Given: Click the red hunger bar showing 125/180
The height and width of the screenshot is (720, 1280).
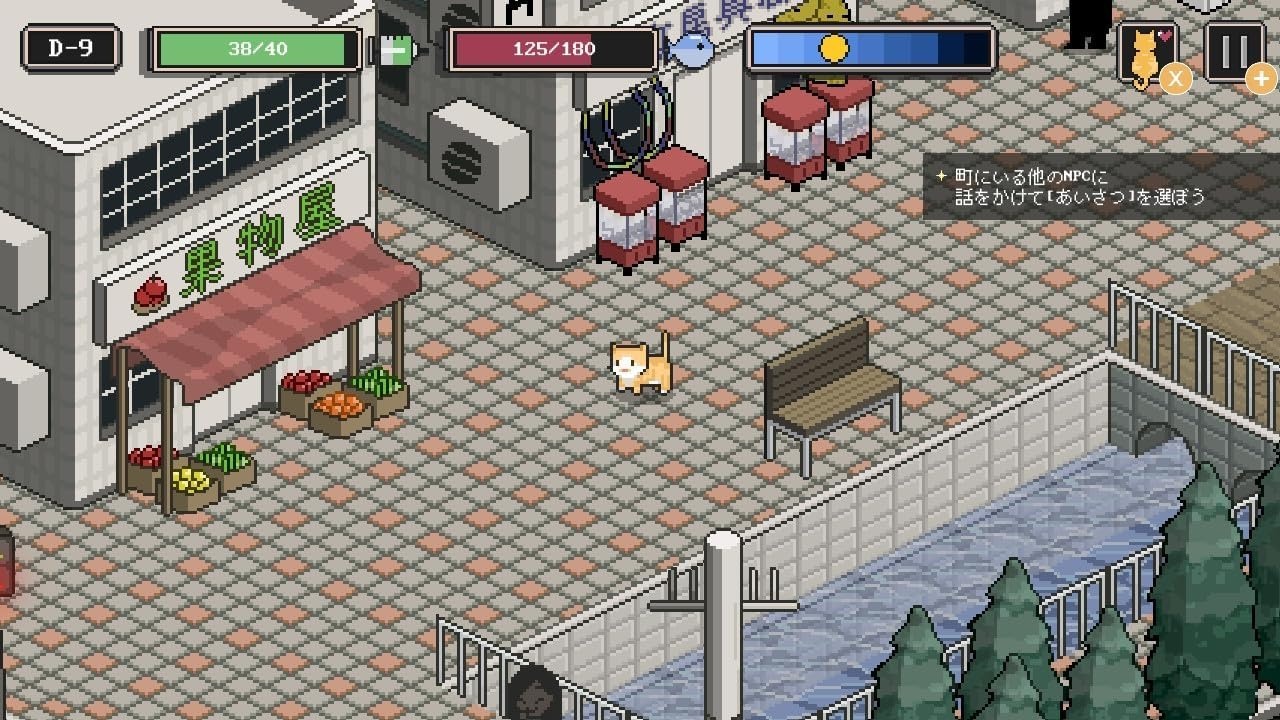Looking at the screenshot, I should pyautogui.click(x=553, y=46).
